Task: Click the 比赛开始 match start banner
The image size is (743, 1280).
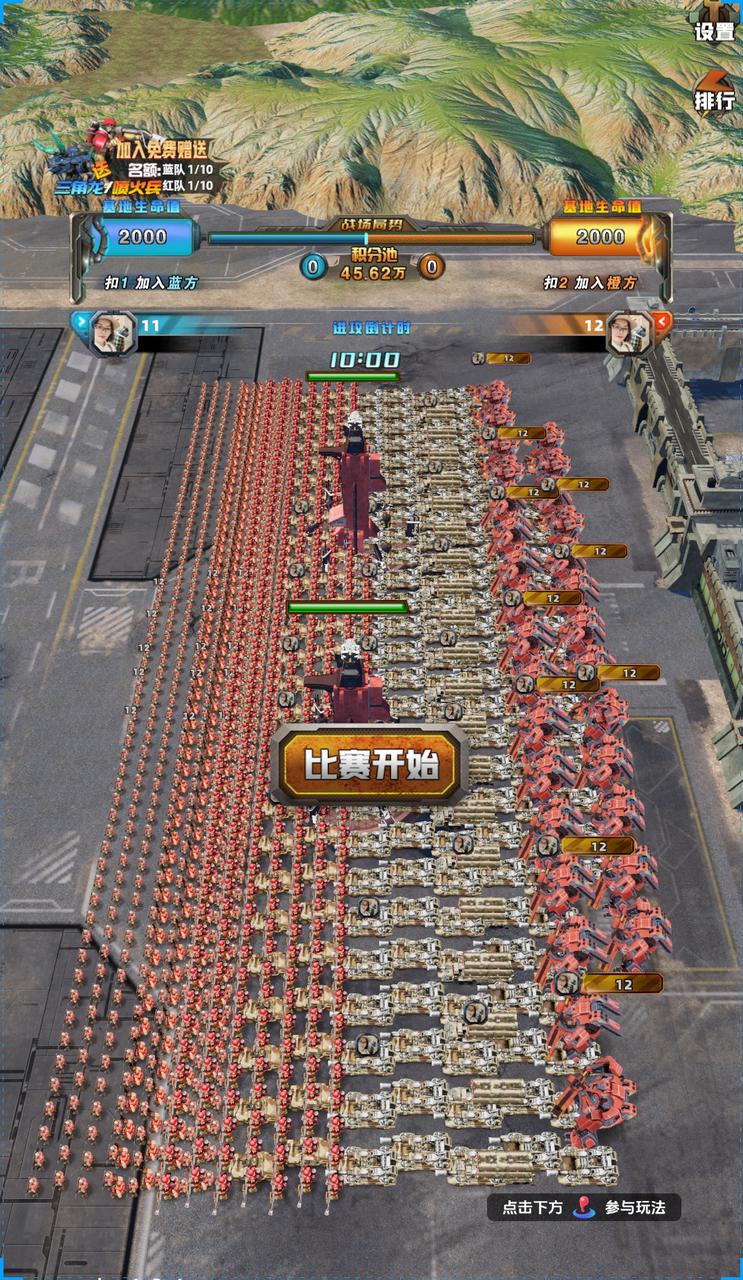Action: (x=369, y=766)
